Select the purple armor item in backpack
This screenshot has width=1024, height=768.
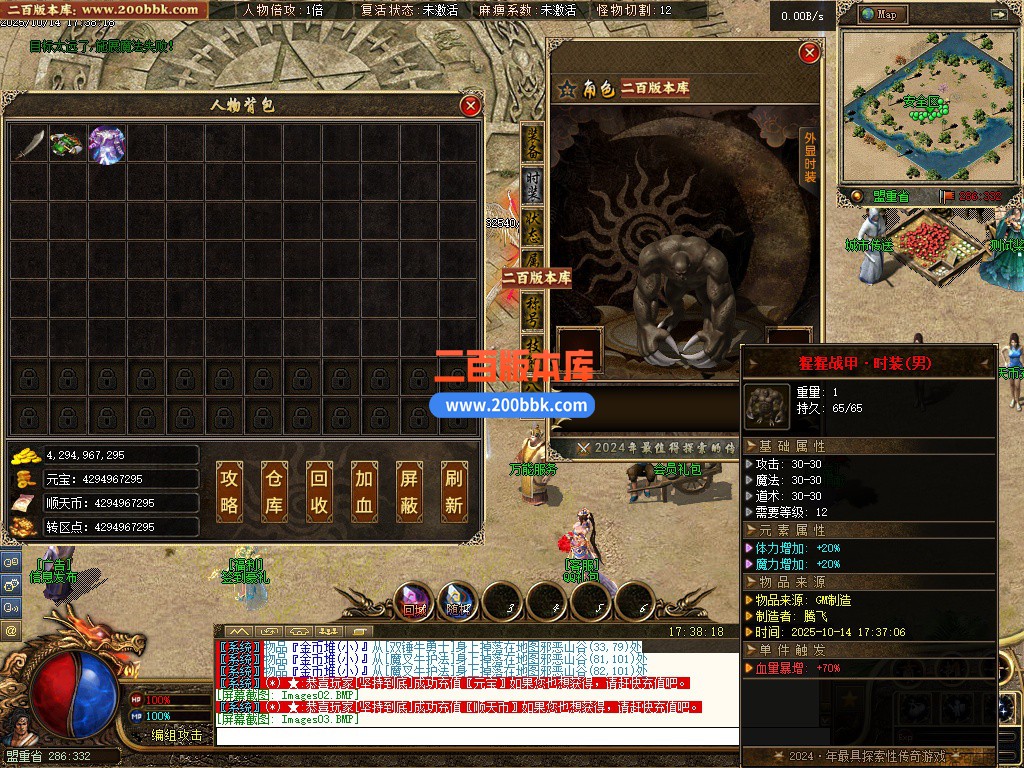[107, 144]
